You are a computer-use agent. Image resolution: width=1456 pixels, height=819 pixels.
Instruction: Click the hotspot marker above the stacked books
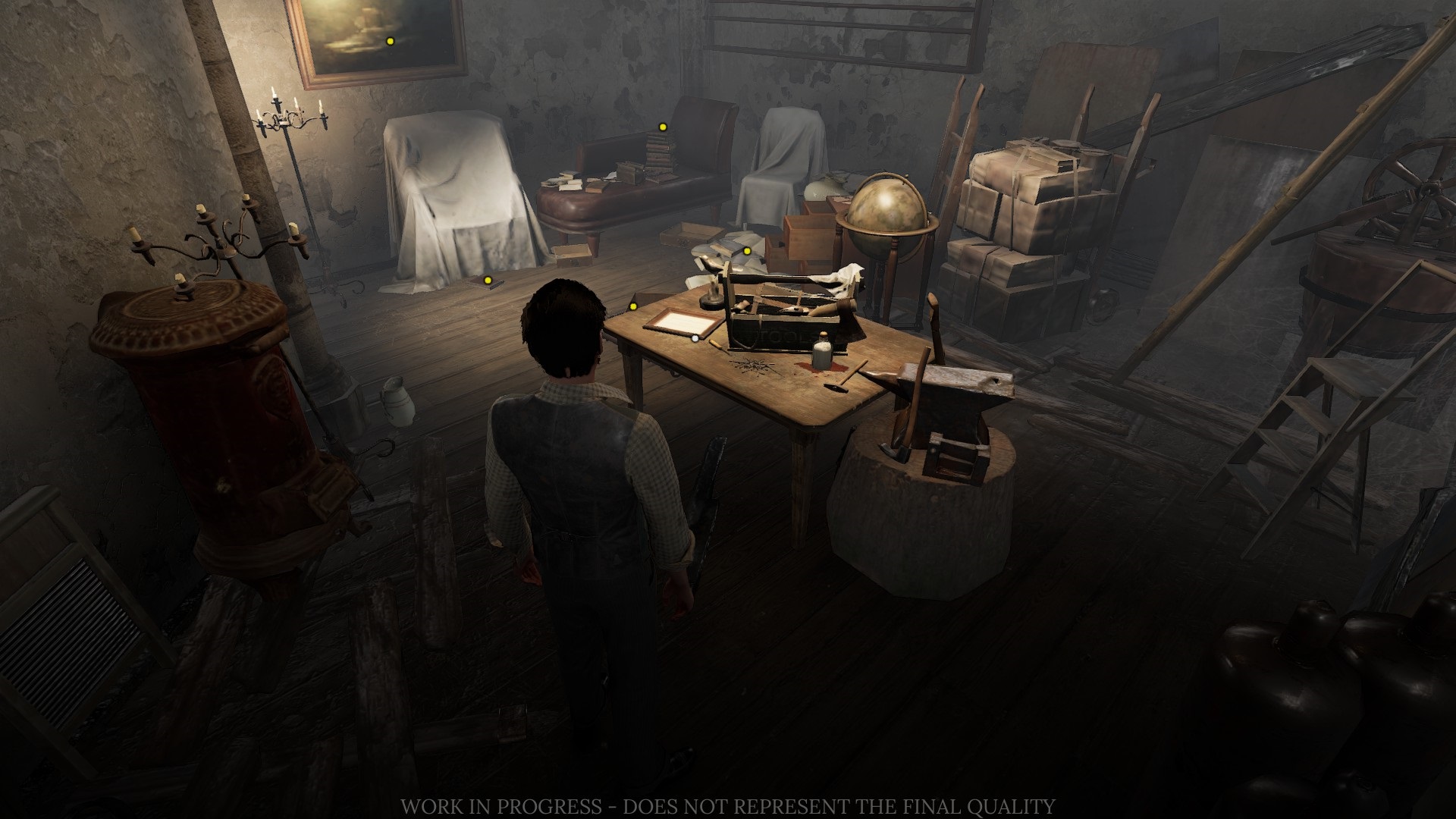(663, 127)
